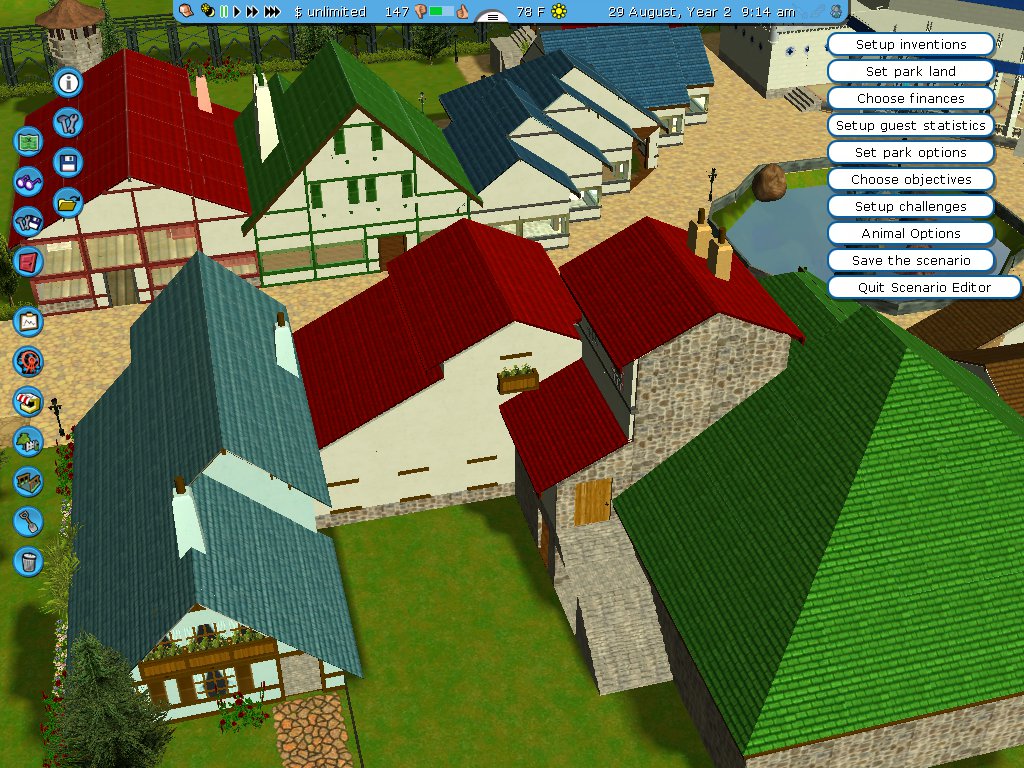Open the park map icon
1024x768 pixels.
28,142
